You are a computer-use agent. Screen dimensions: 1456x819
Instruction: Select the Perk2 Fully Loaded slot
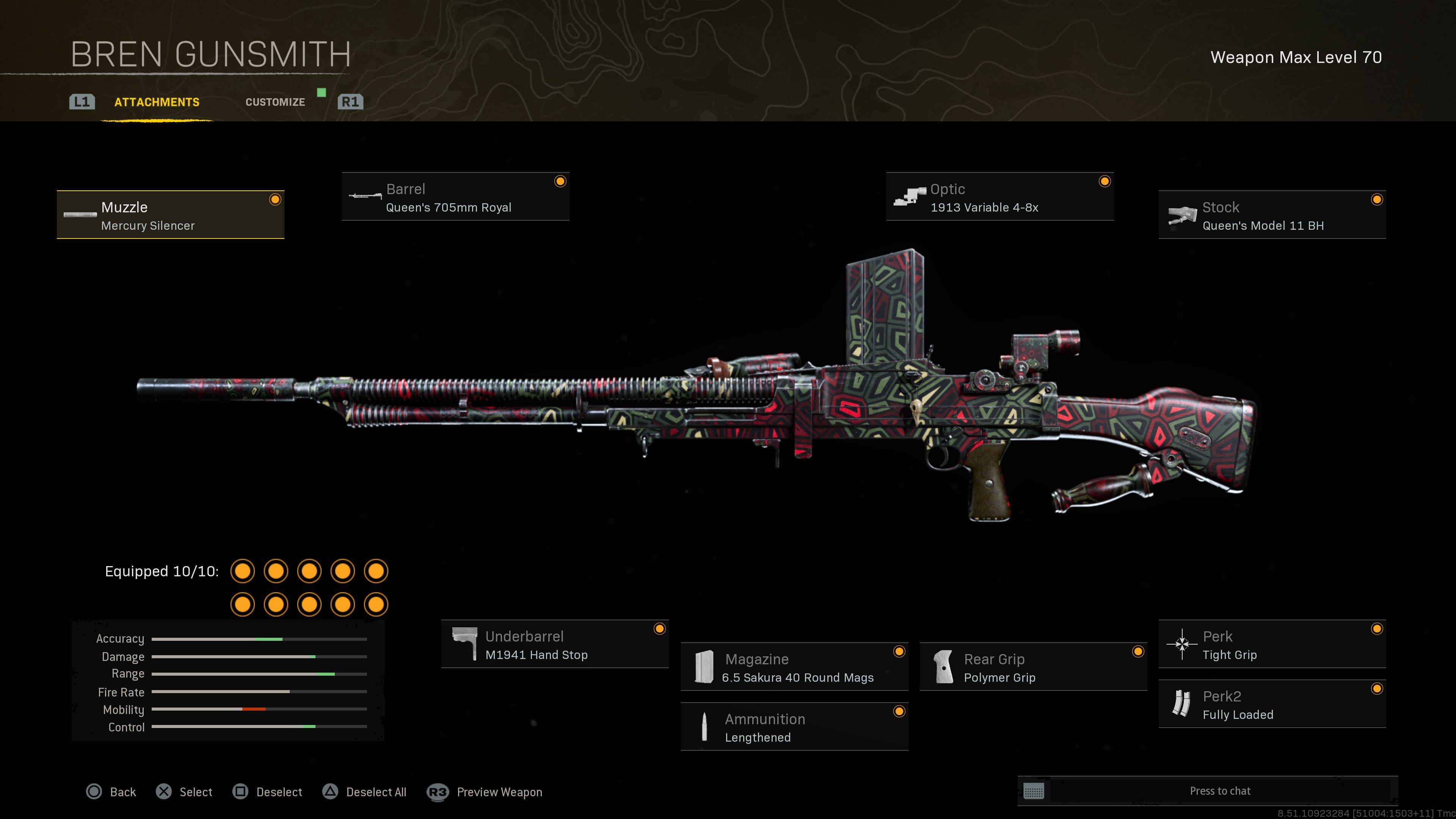1272,705
